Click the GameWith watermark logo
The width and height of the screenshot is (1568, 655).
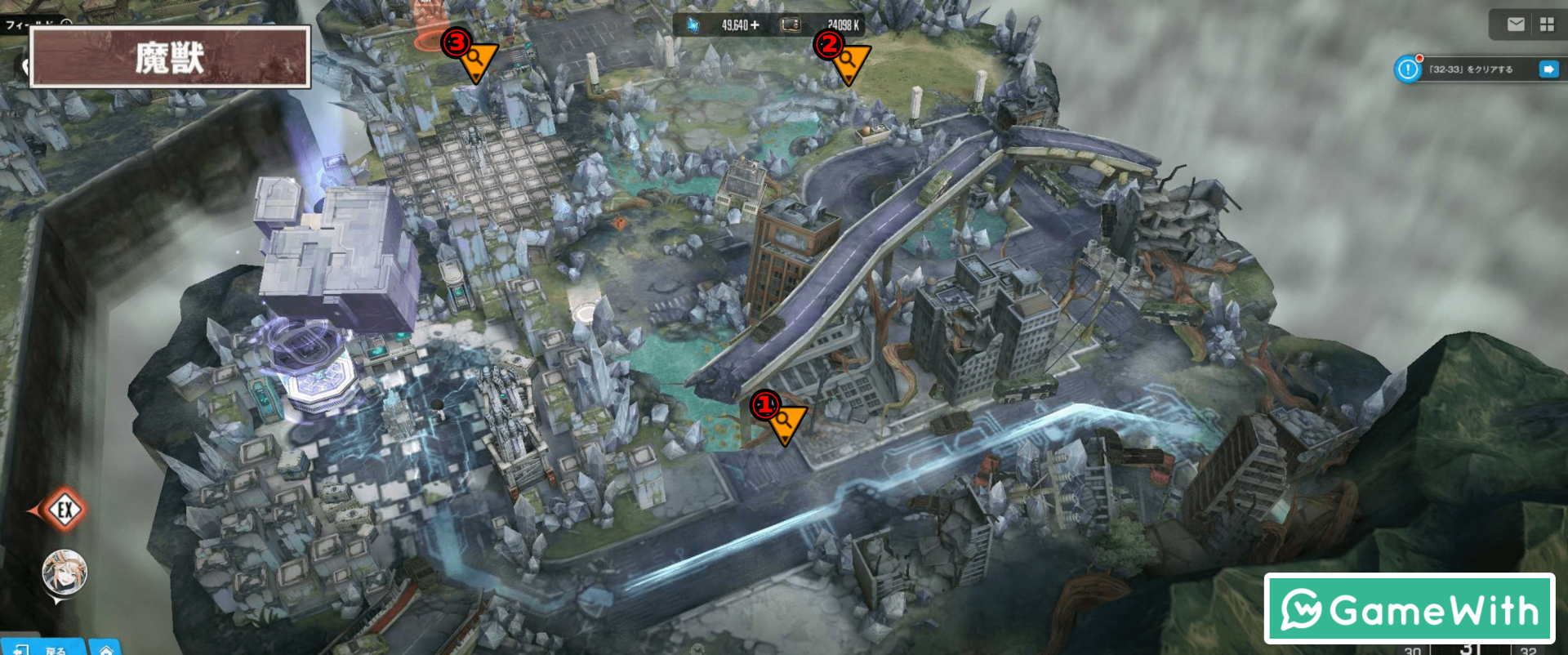[x=1410, y=609]
